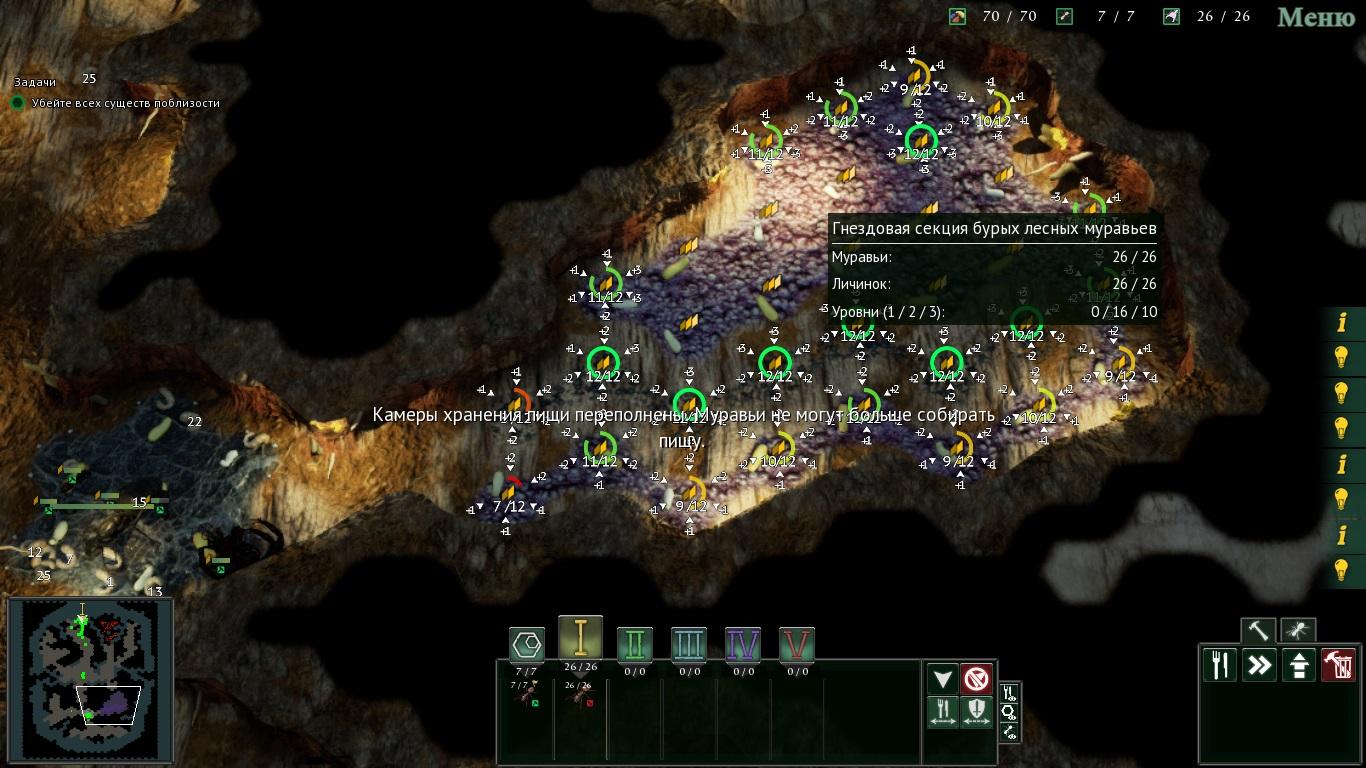Pick the stacked up-arrow upgrade tool
This screenshot has width=1366, height=768.
click(1298, 665)
